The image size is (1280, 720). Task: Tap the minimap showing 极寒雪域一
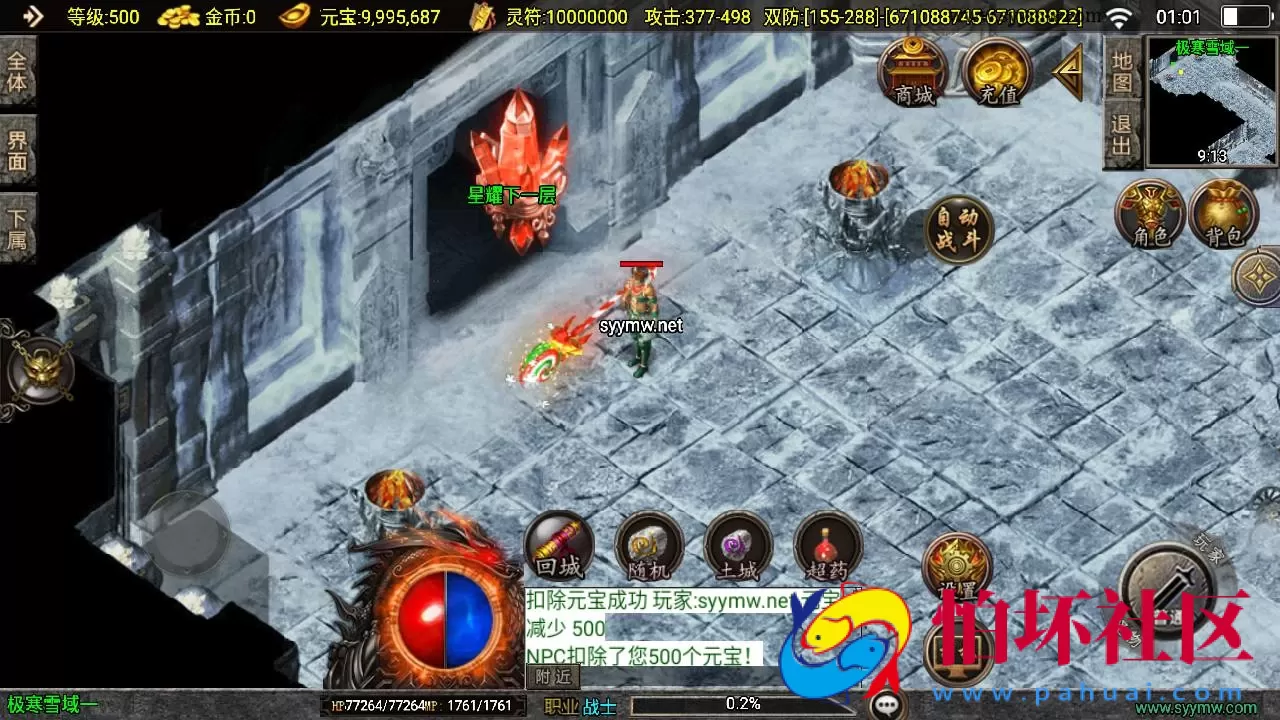pyautogui.click(x=1210, y=100)
